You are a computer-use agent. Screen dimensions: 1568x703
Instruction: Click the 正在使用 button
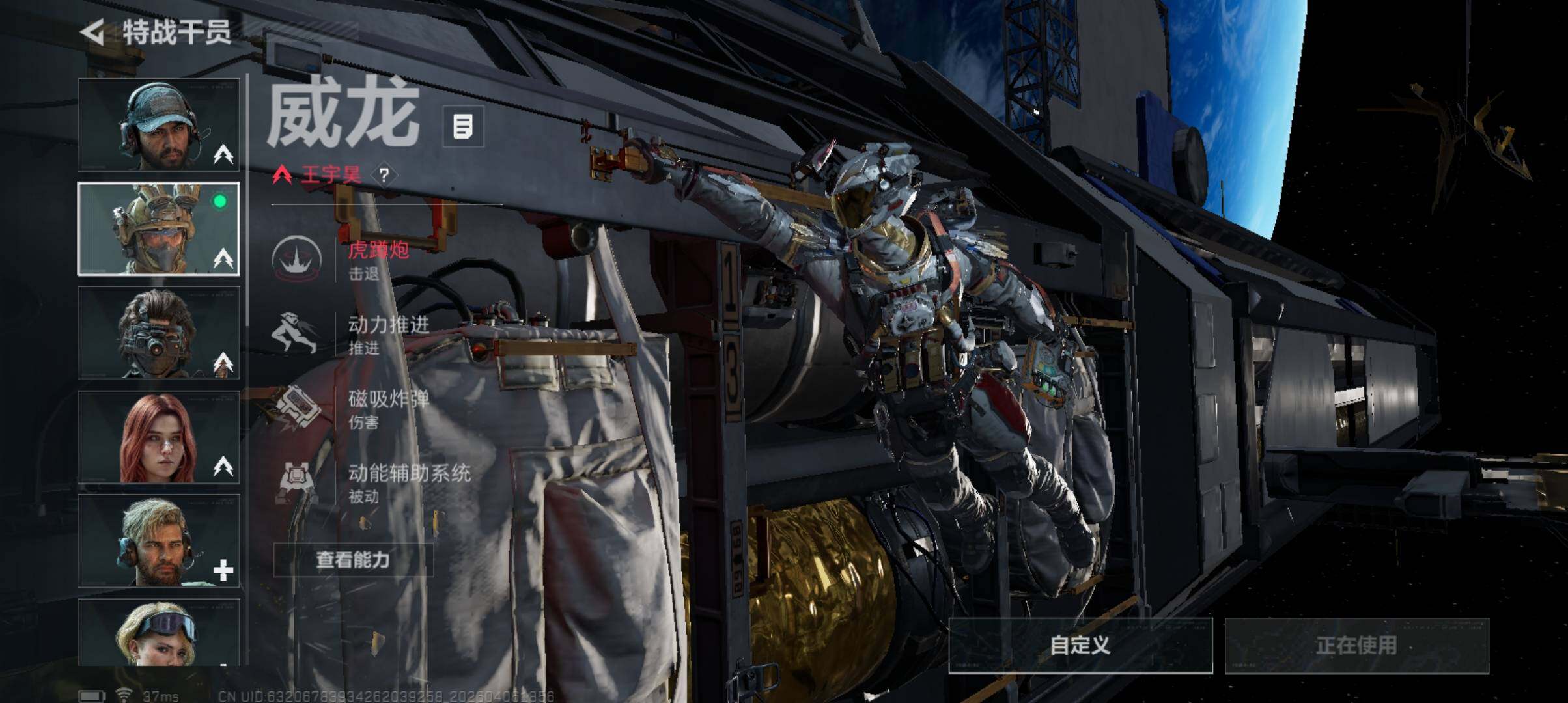click(1356, 645)
